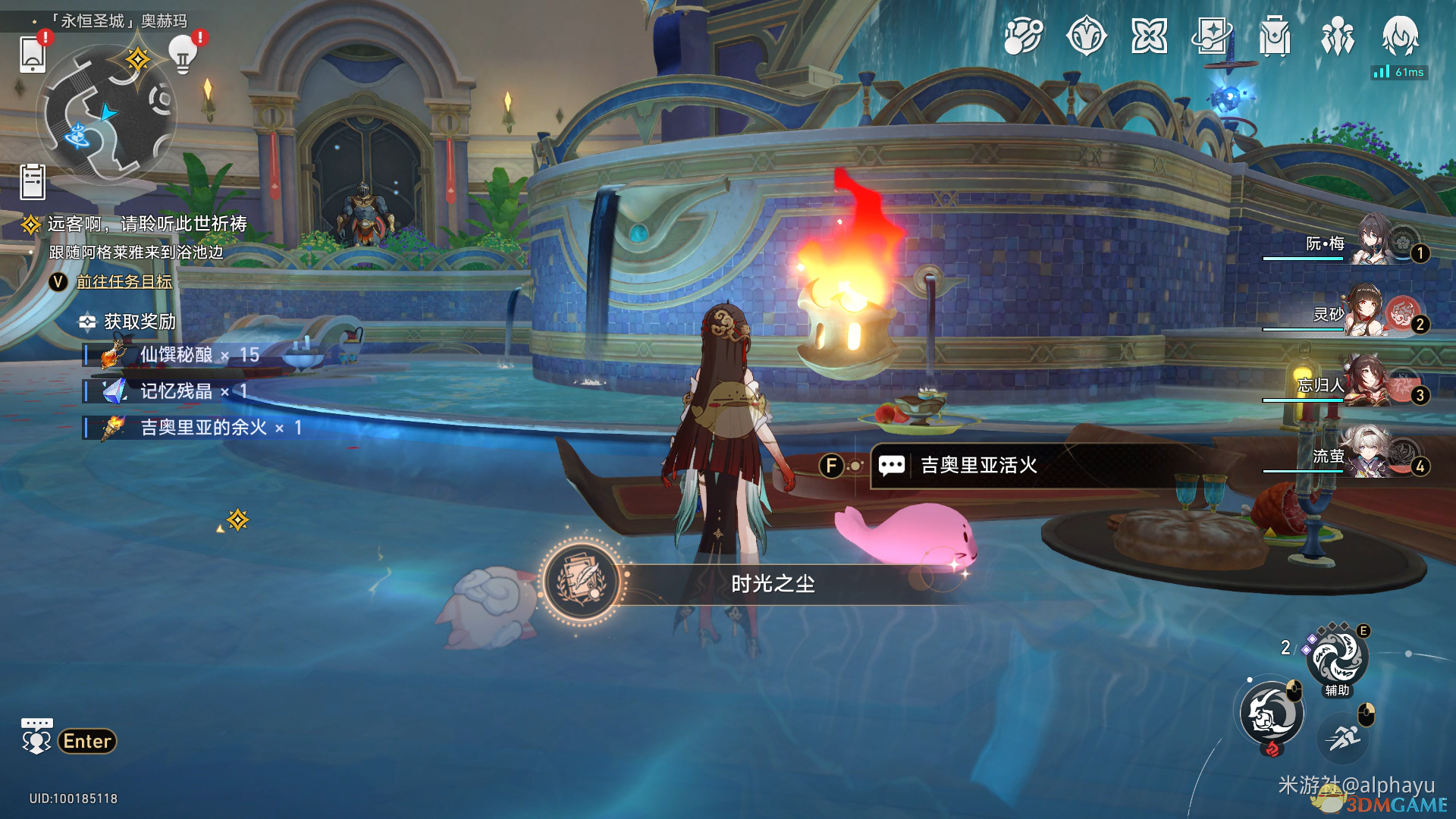Viewport: 1456px width, 819px height.
Task: Open the character roster icon
Action: point(1337,36)
